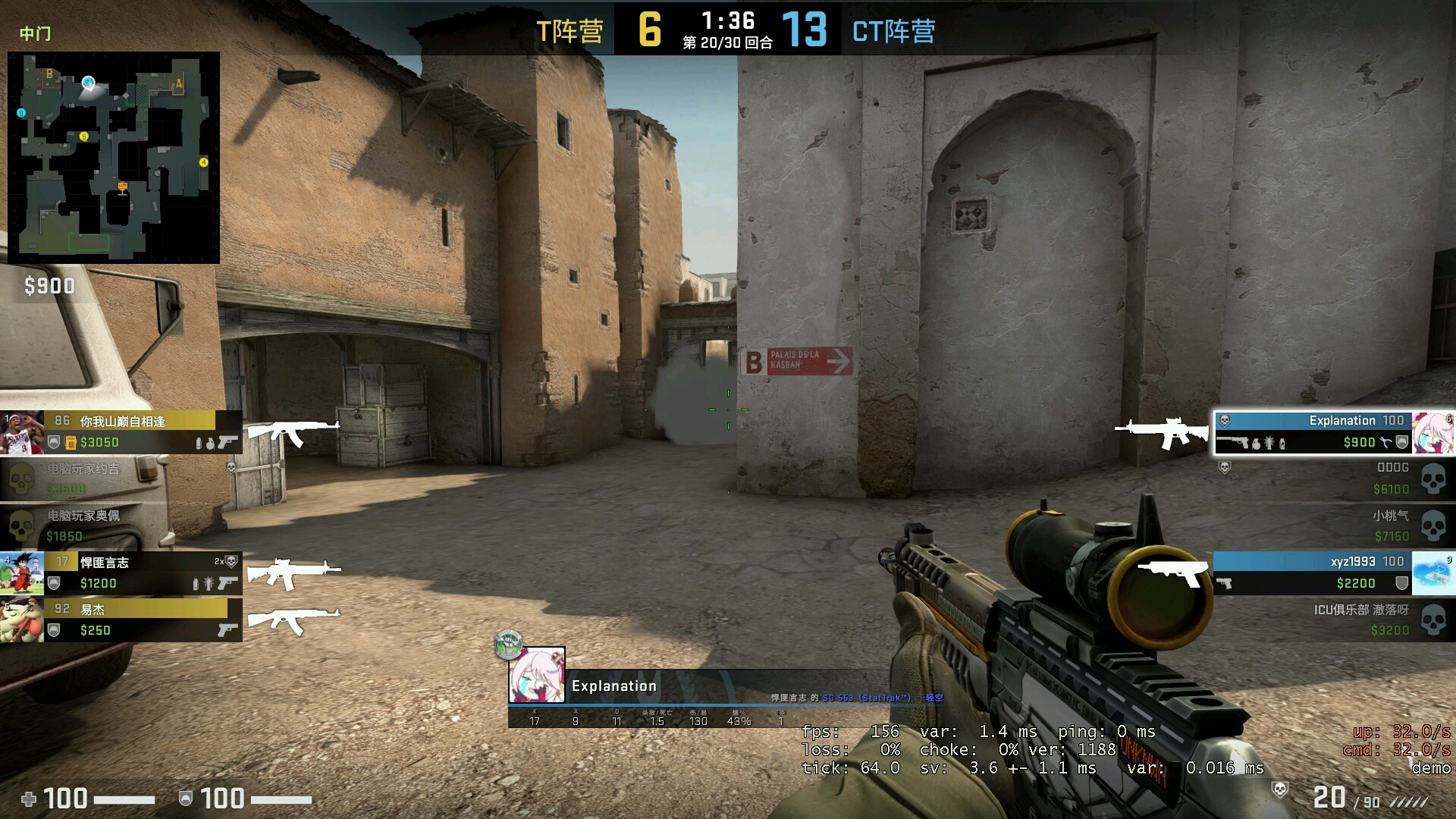Click the yellow C4 icon next to $3050
1456x819 pixels.
click(71, 443)
